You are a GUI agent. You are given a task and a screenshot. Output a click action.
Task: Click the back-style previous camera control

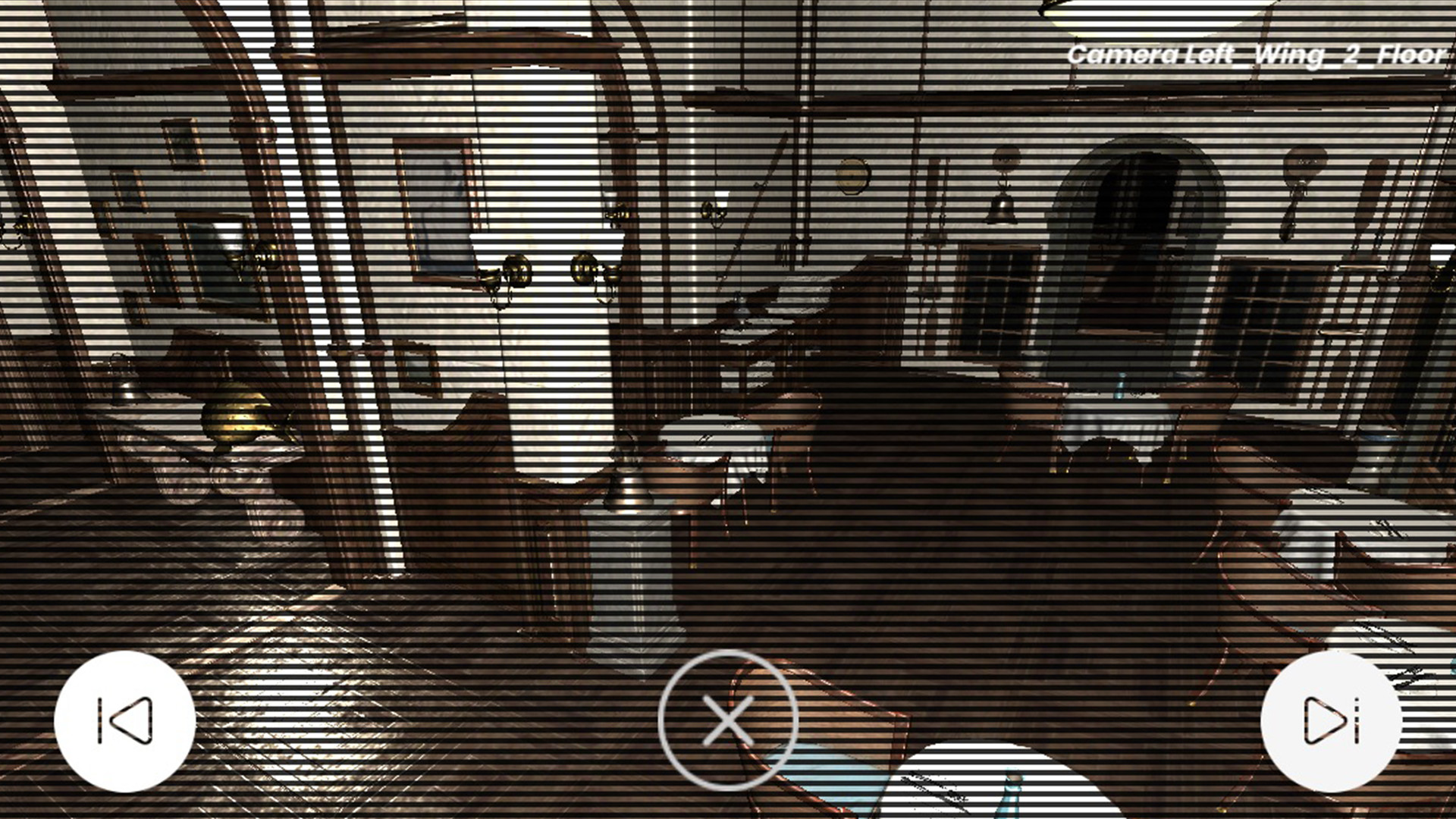coord(125,721)
